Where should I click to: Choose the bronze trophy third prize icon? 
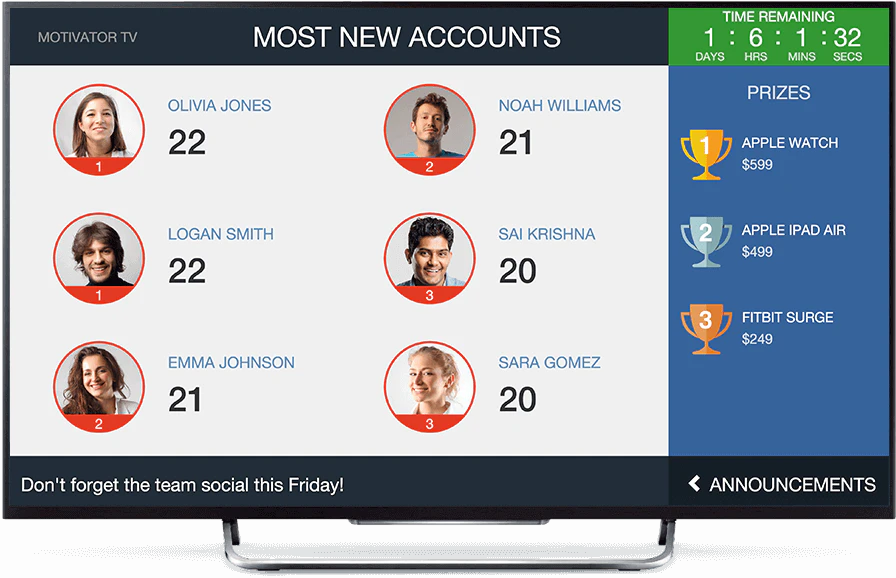[x=705, y=329]
